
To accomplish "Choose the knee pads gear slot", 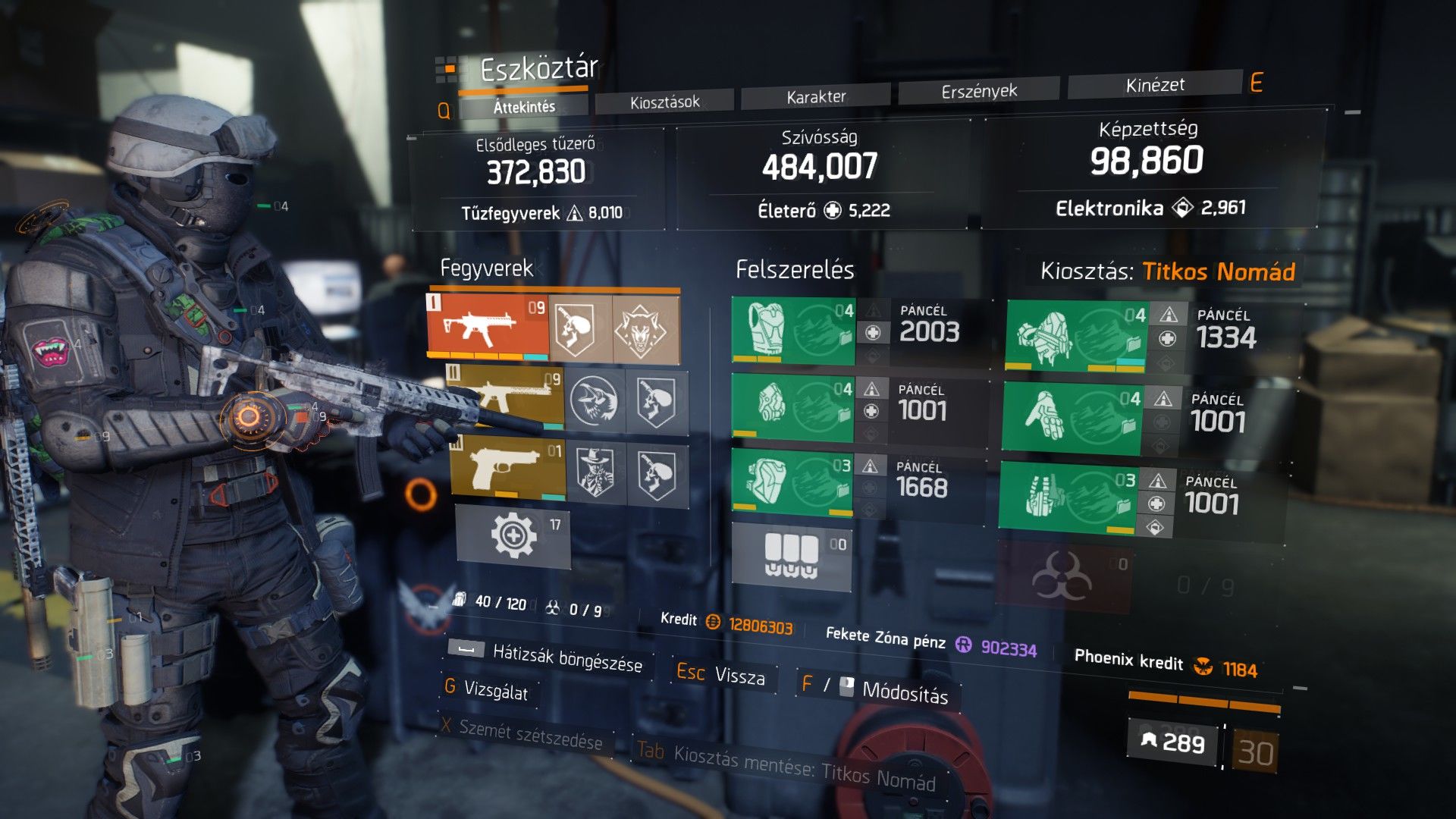I will point(792,482).
